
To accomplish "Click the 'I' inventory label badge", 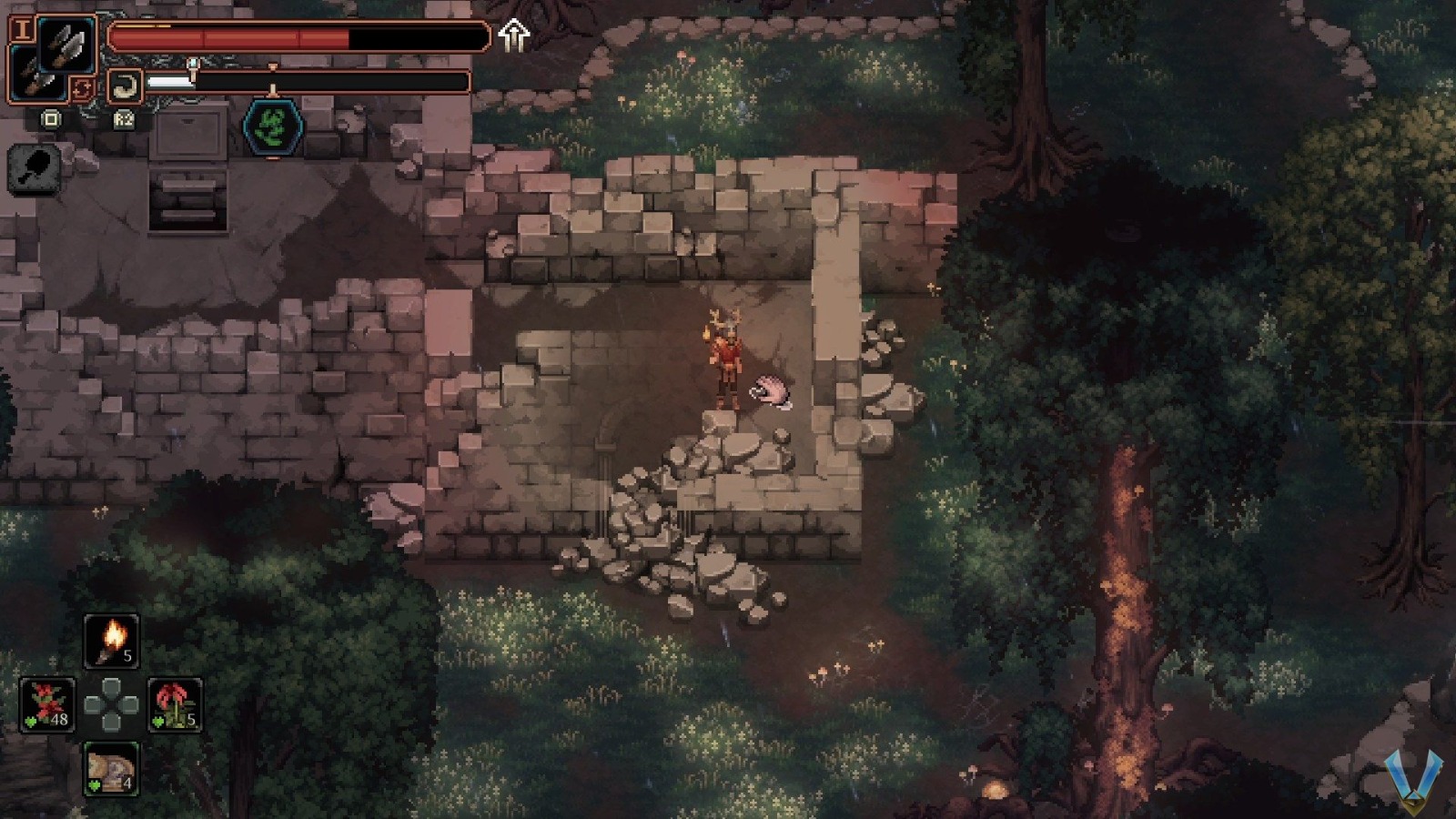I will point(24,28).
